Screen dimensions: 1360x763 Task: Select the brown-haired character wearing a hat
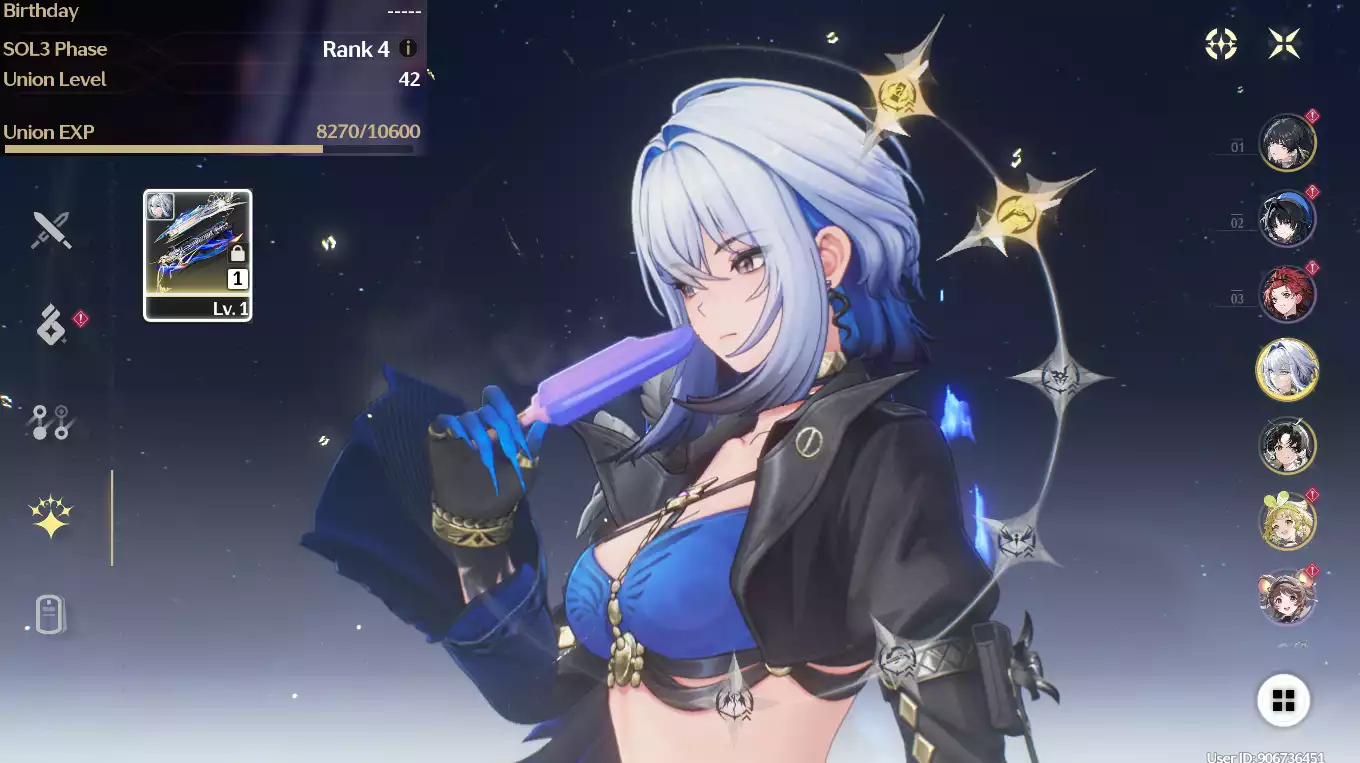(1286, 597)
